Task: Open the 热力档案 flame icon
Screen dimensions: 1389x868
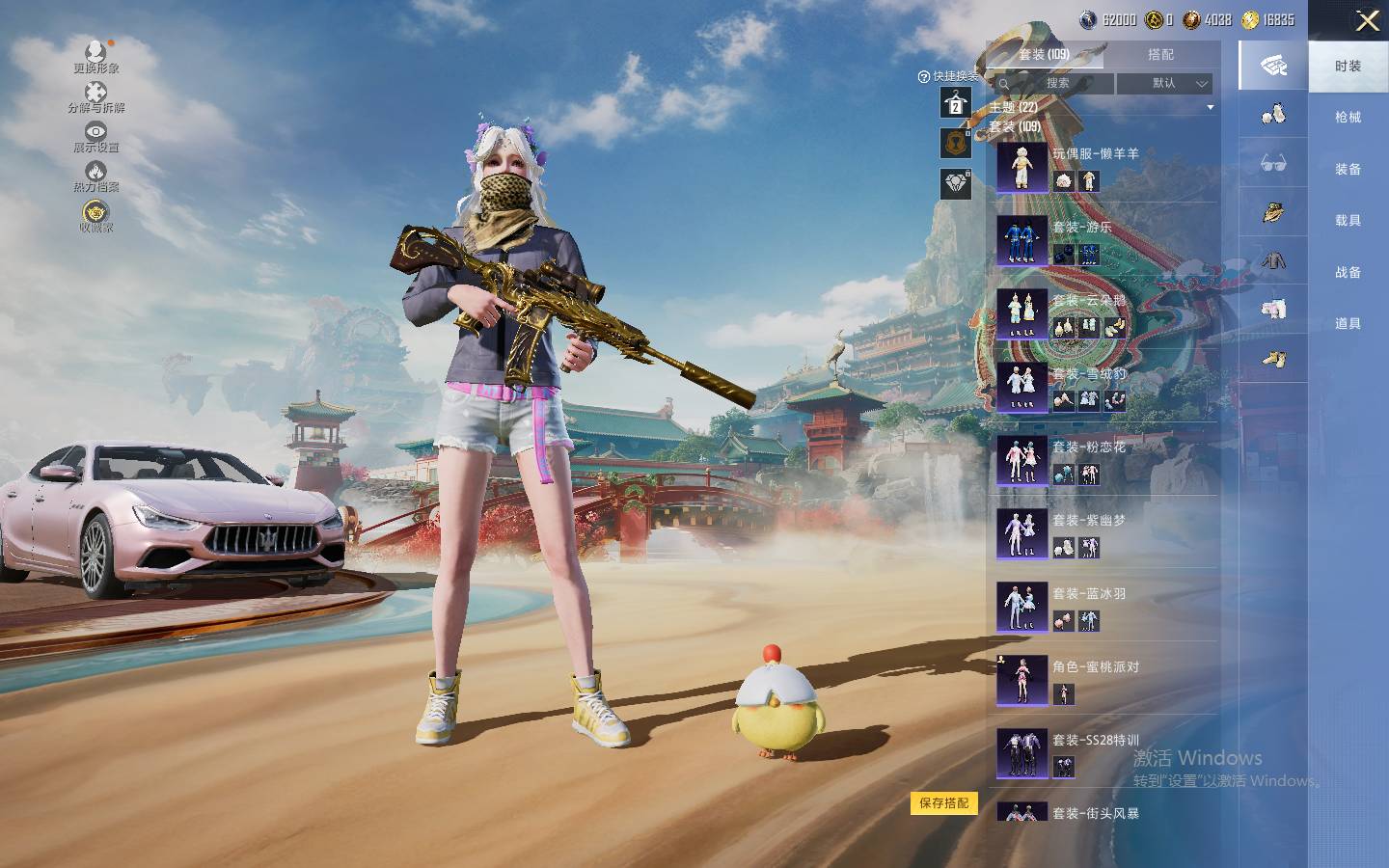Action: click(95, 176)
